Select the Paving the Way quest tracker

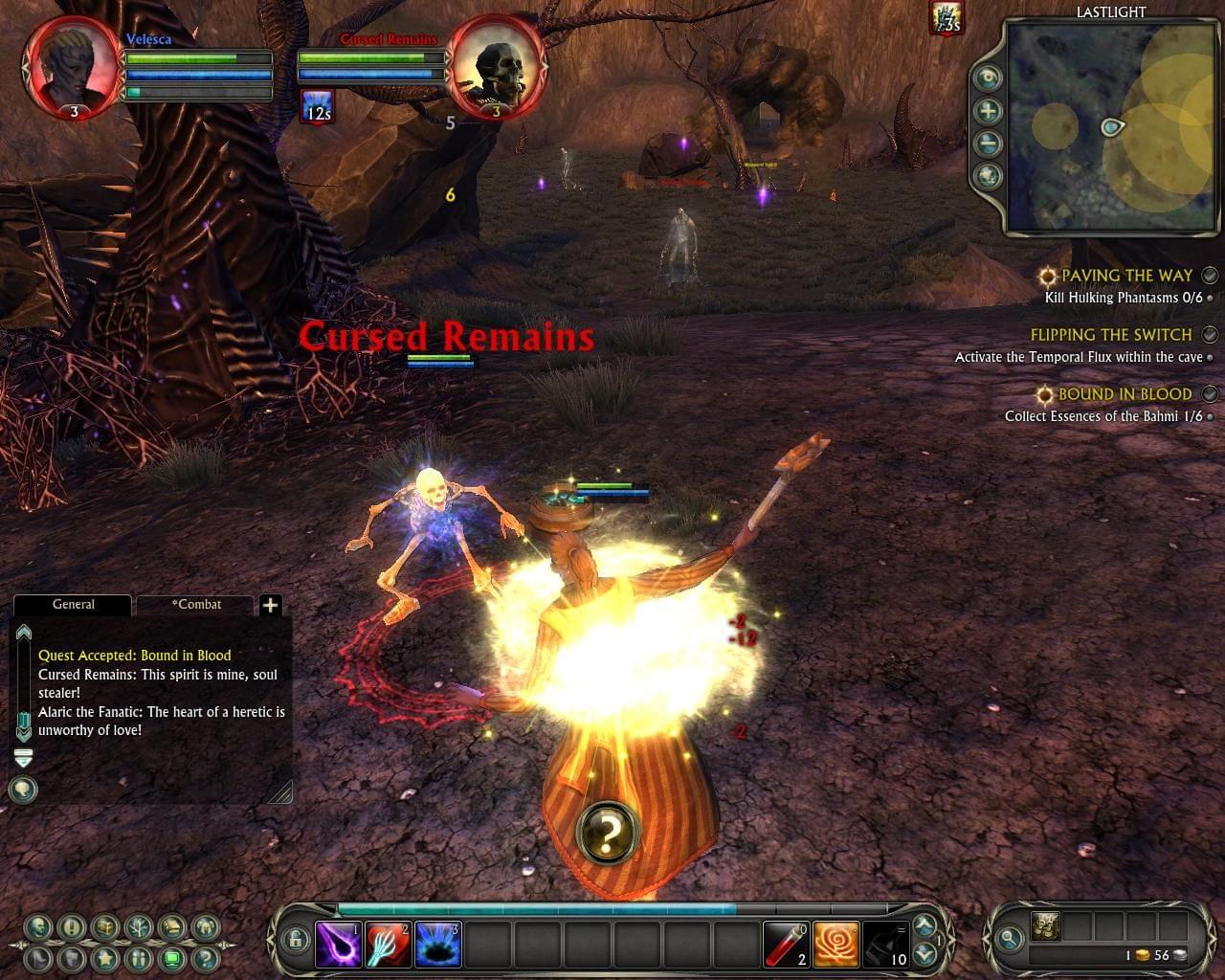pyautogui.click(x=1126, y=276)
